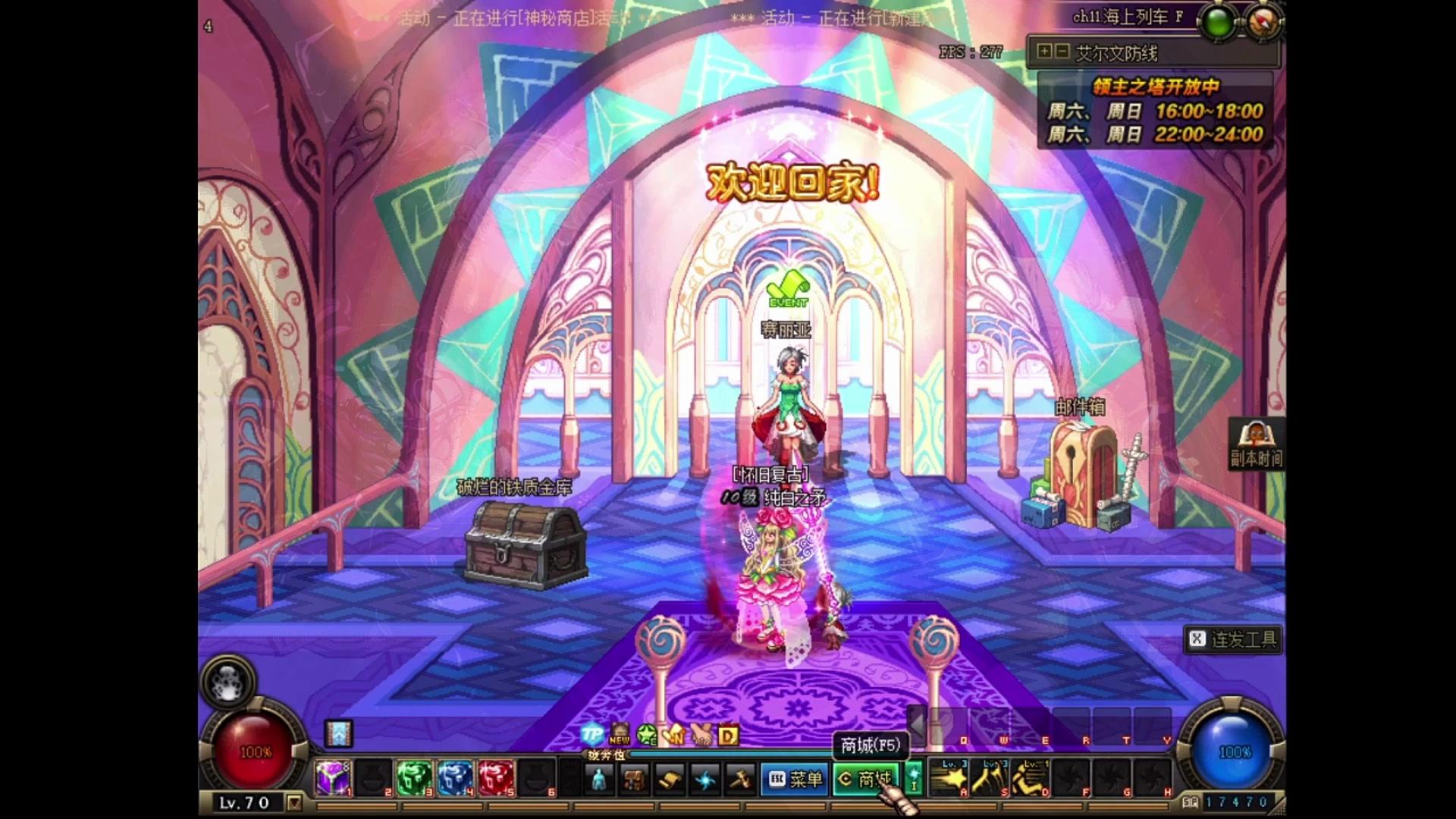Close the 连发工具 tool panel

click(1197, 639)
